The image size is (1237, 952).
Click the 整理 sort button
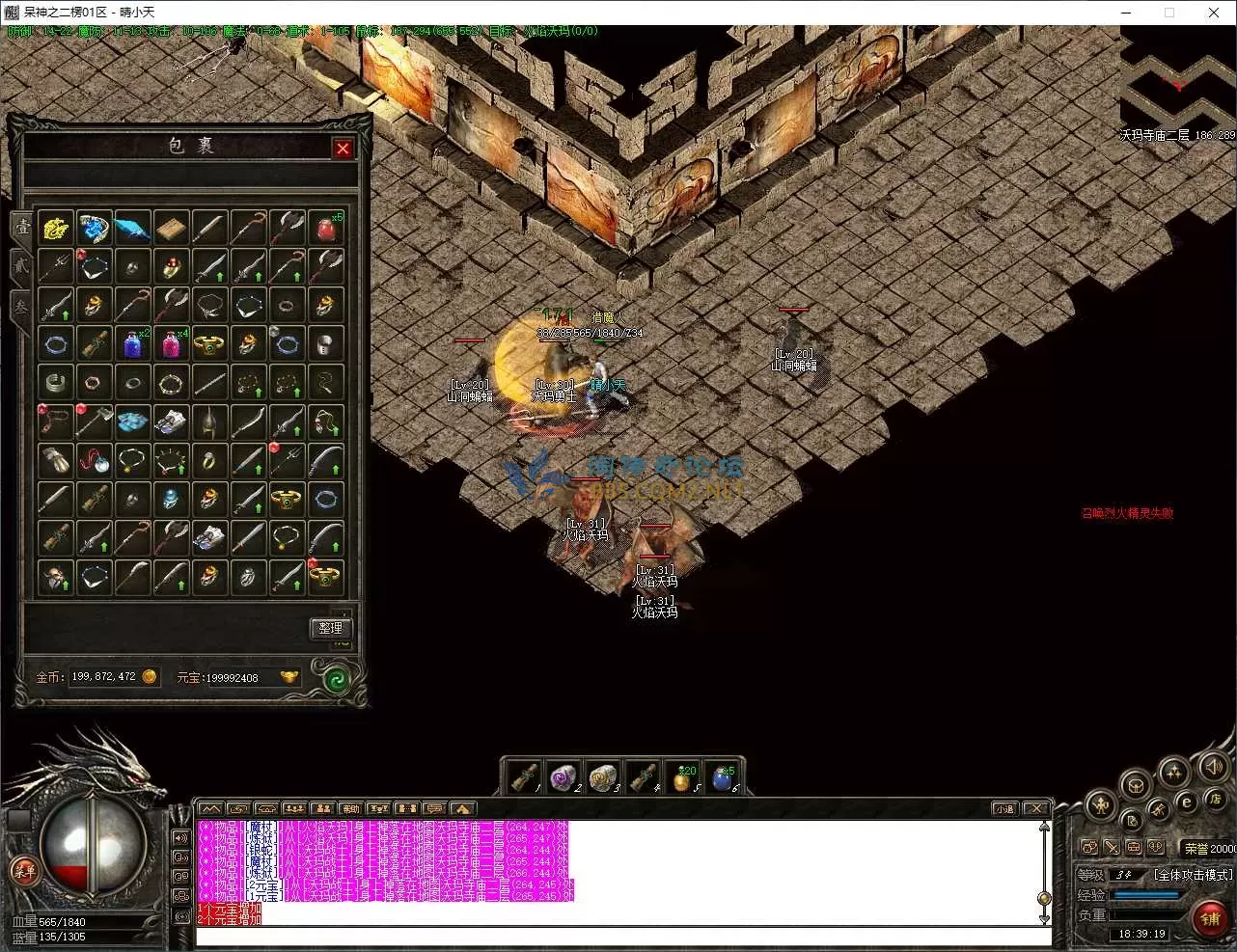coord(330,628)
